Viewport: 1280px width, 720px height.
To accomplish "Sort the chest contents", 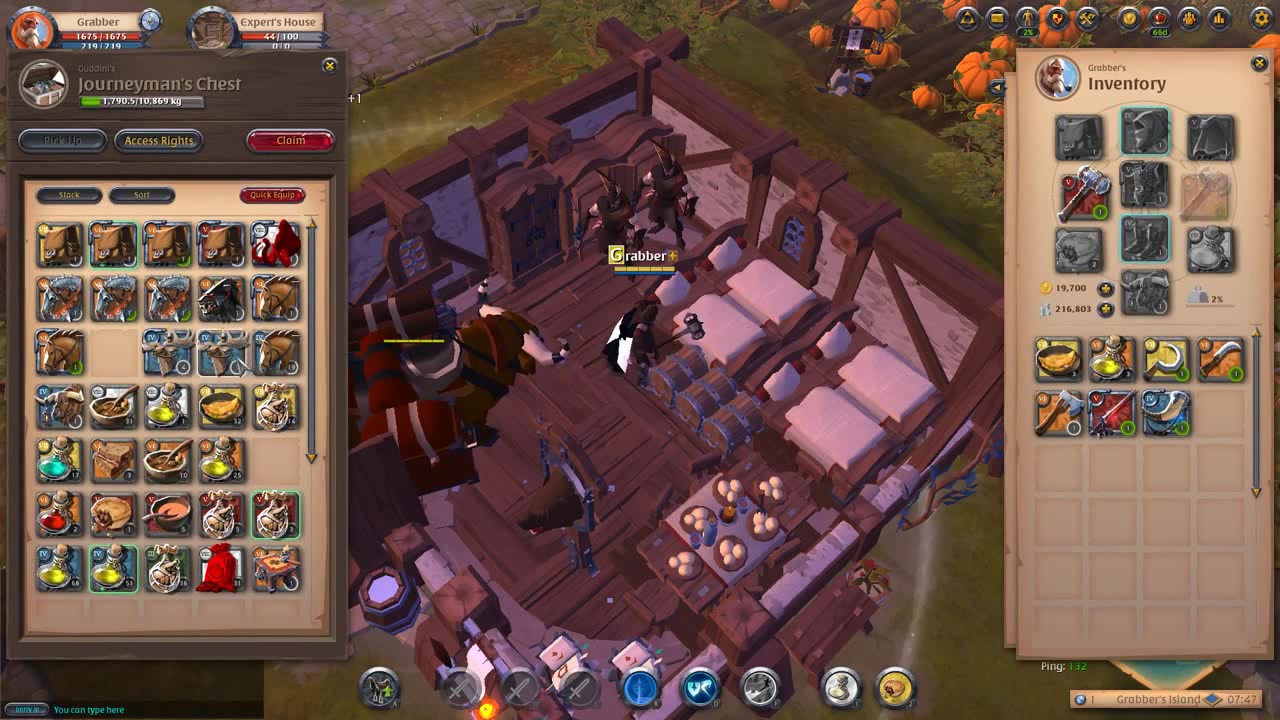I will tap(142, 195).
